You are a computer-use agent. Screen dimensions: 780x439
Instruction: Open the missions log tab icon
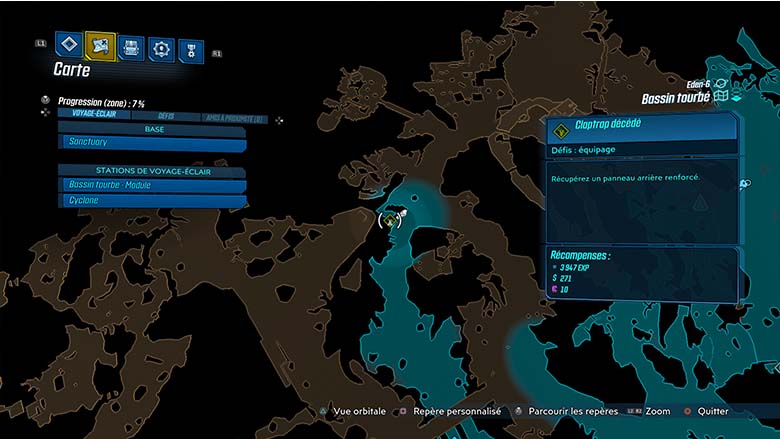tap(68, 45)
